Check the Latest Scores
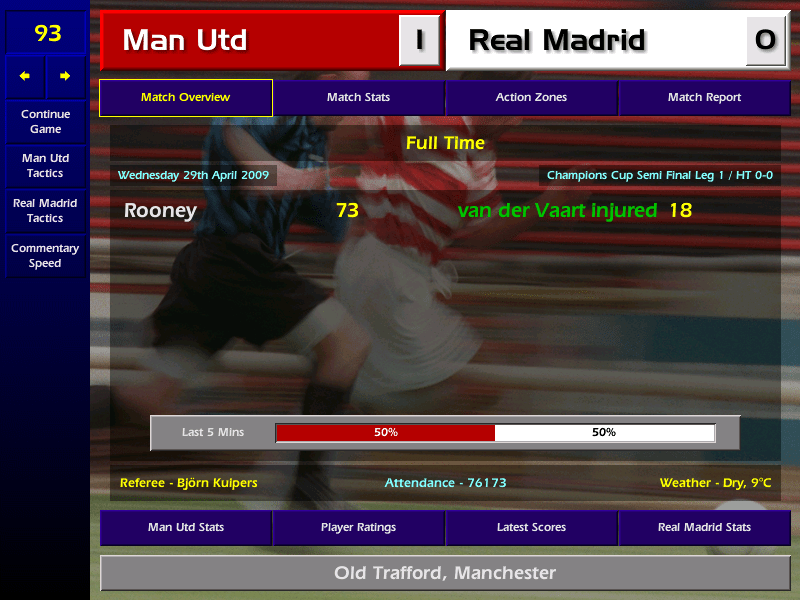The width and height of the screenshot is (800, 600). pos(531,527)
